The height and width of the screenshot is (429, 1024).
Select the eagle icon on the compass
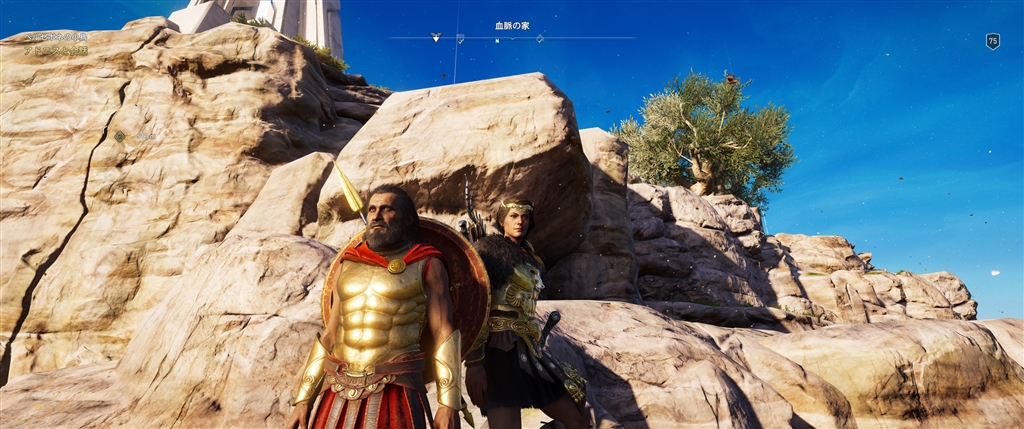click(435, 37)
